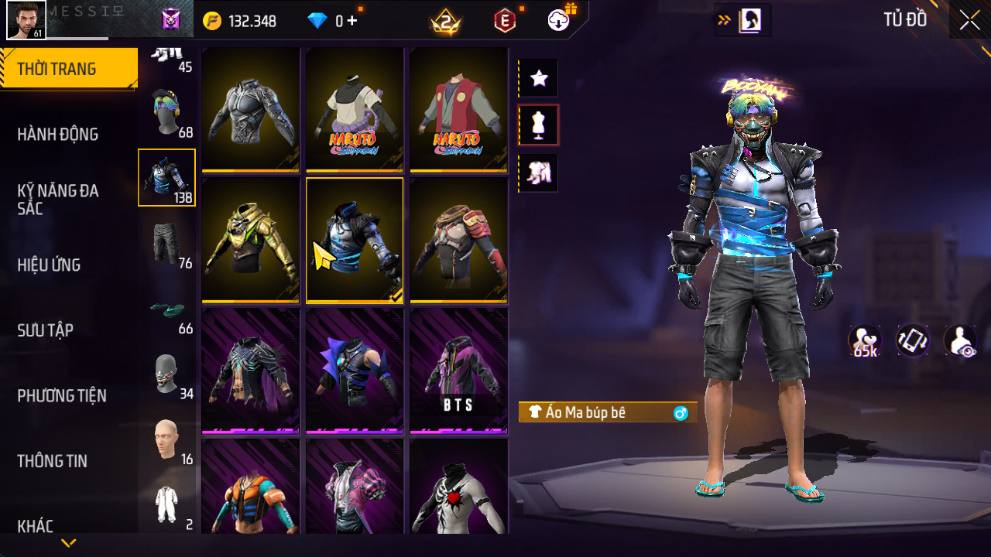This screenshot has height=557, width=991.
Task: Select the Hiệu Ứng tab
Action: (49, 265)
